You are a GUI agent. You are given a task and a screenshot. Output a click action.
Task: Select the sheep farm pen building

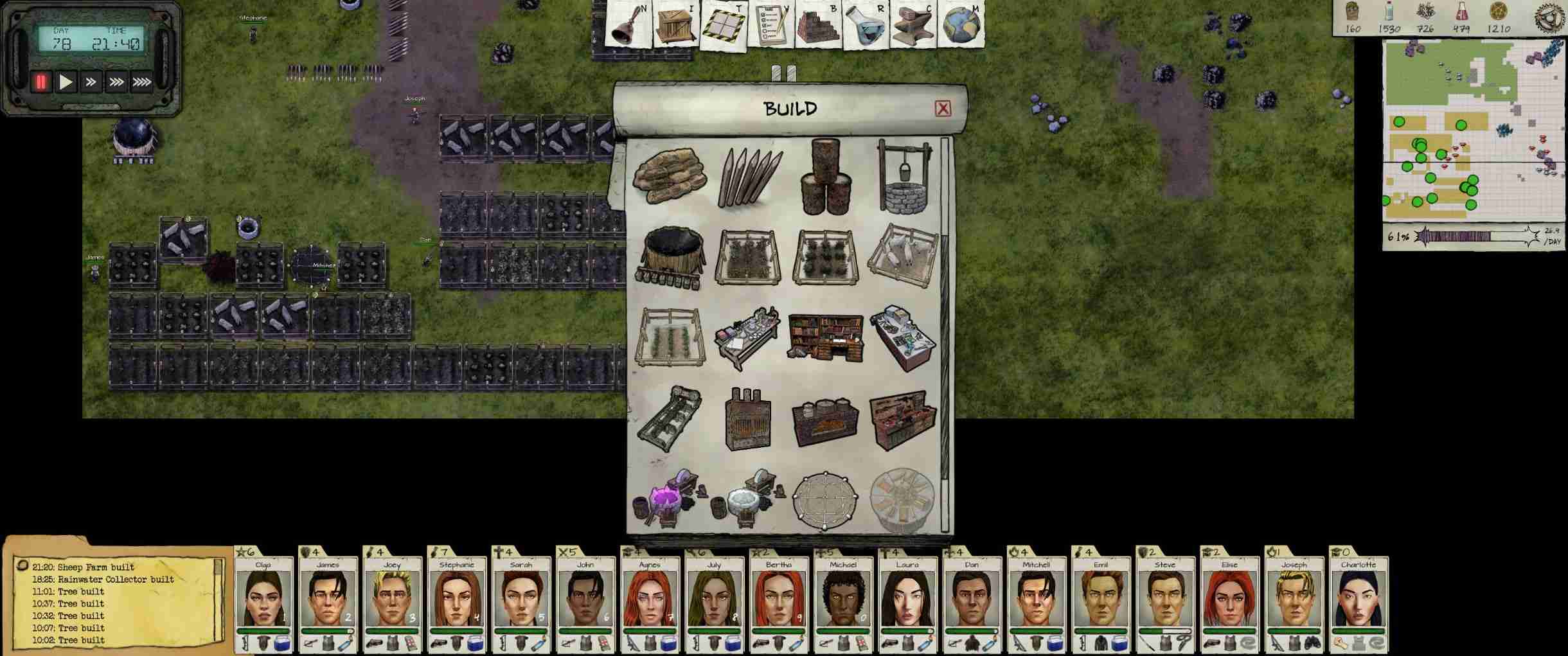(902, 256)
